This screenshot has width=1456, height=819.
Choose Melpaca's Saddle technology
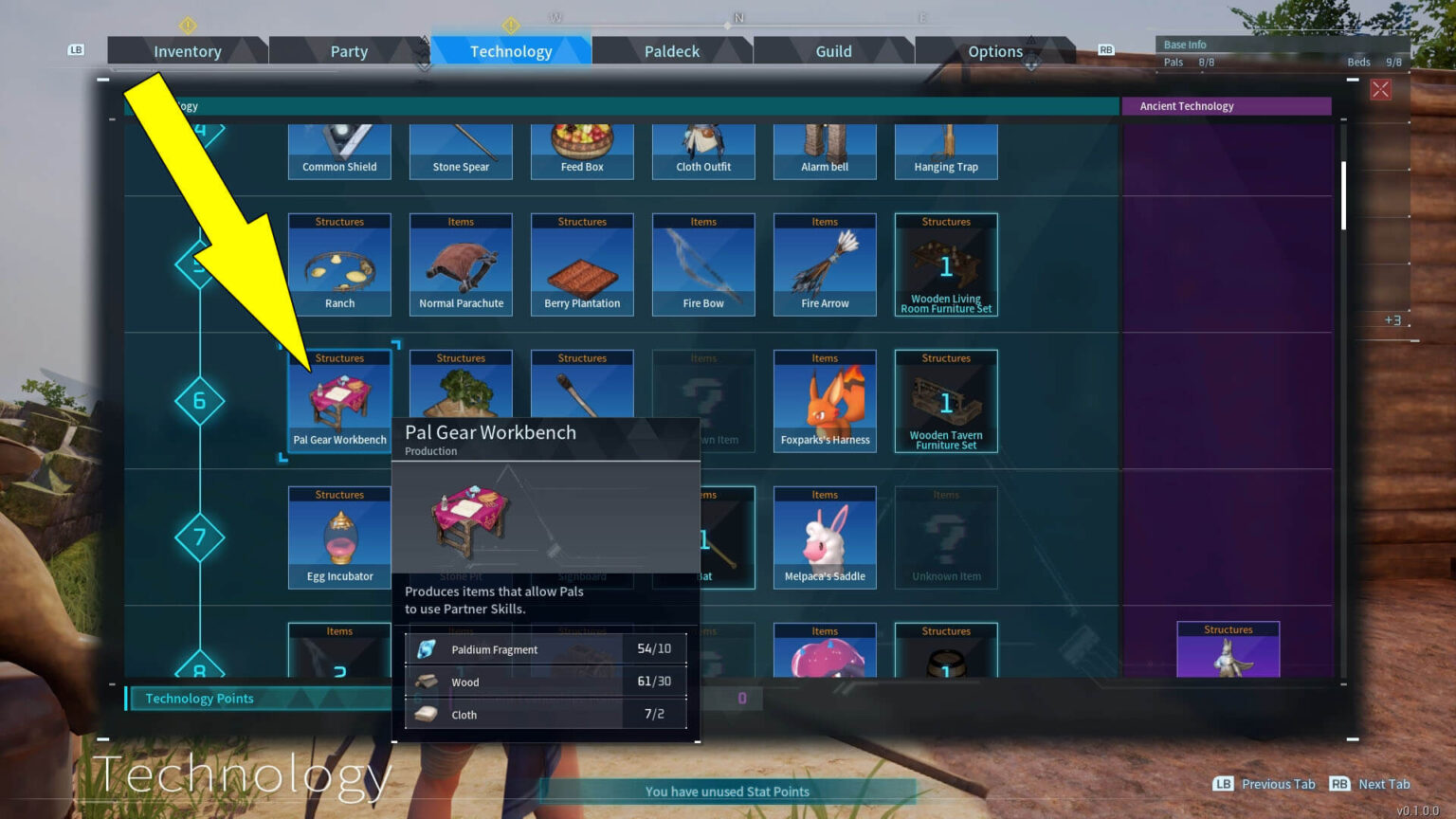pyautogui.click(x=824, y=537)
